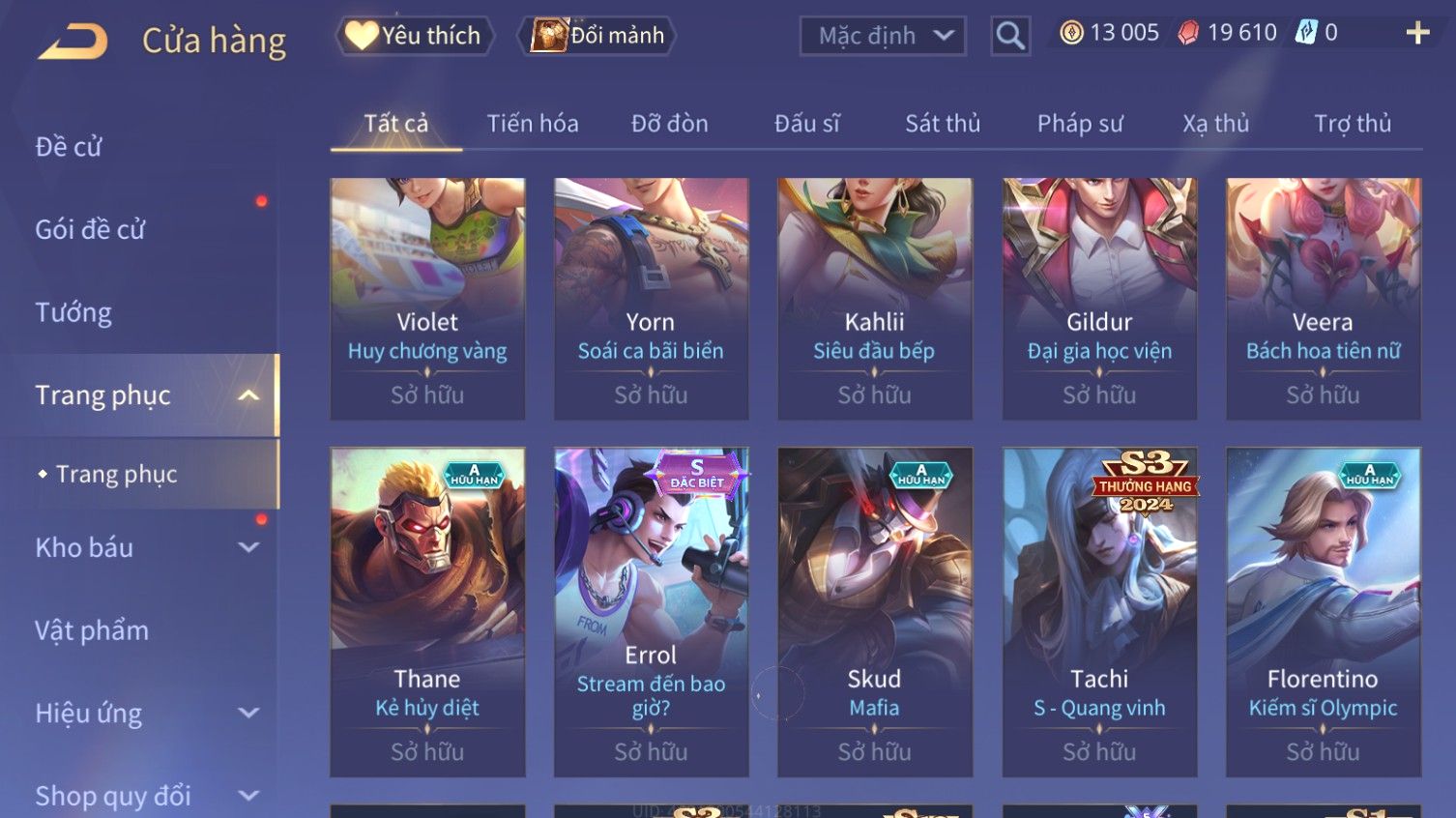1456x818 pixels.
Task: Open the Tướng heroes section
Action: [73, 312]
